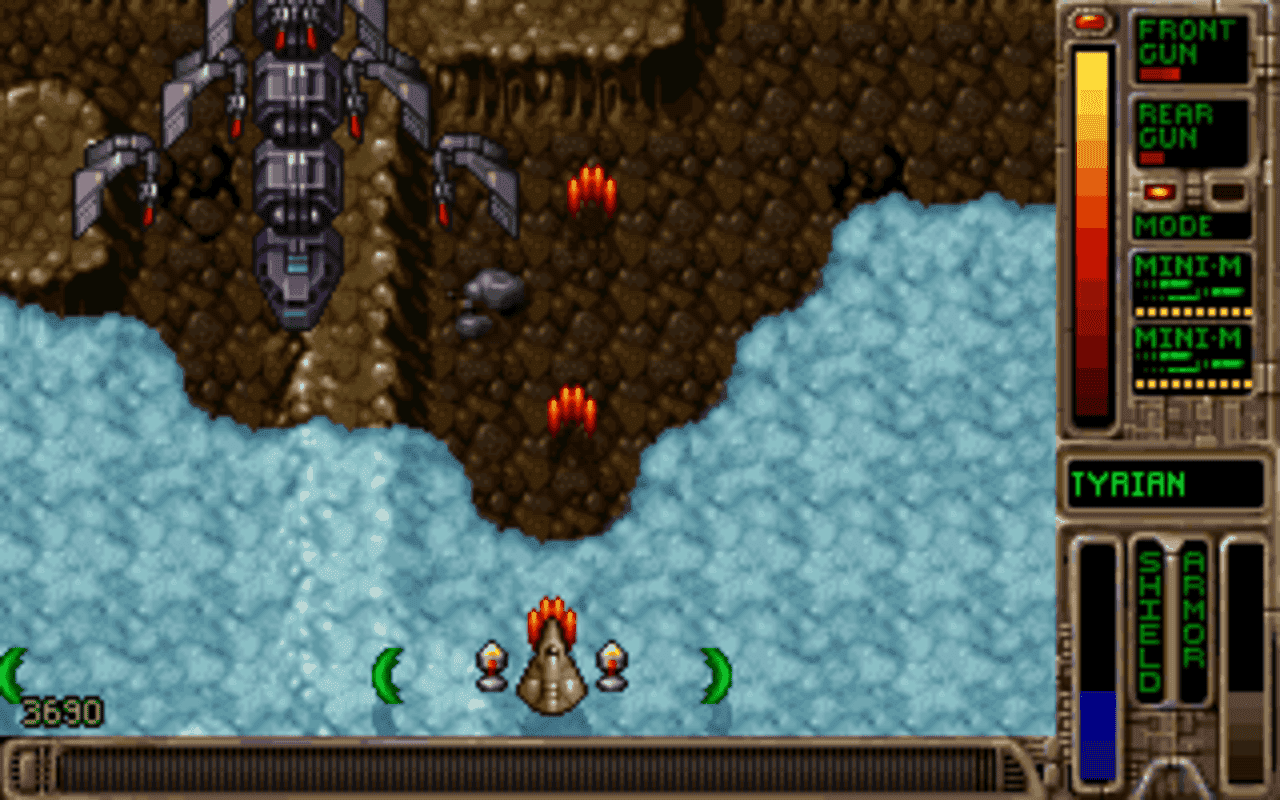This screenshot has width=1280, height=800.
Task: Click the MINI-M ammo dot row
Action: (x=1190, y=312)
